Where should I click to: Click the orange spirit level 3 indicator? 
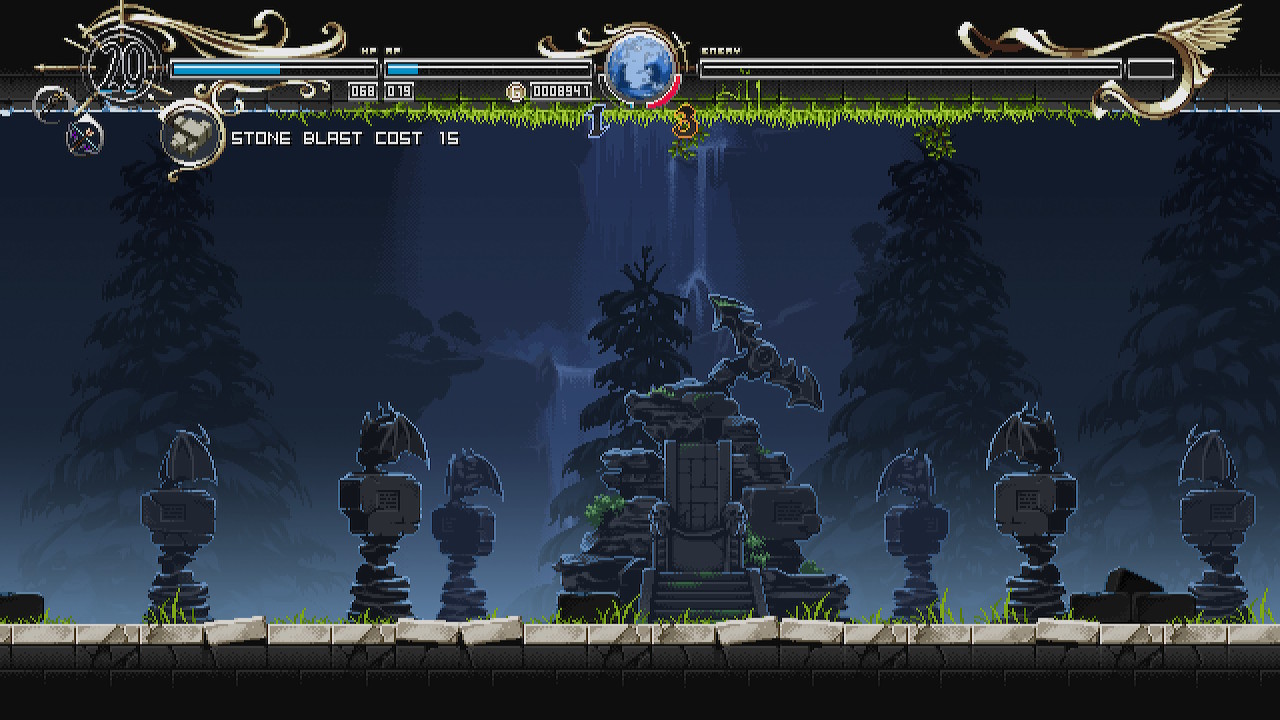pos(685,123)
